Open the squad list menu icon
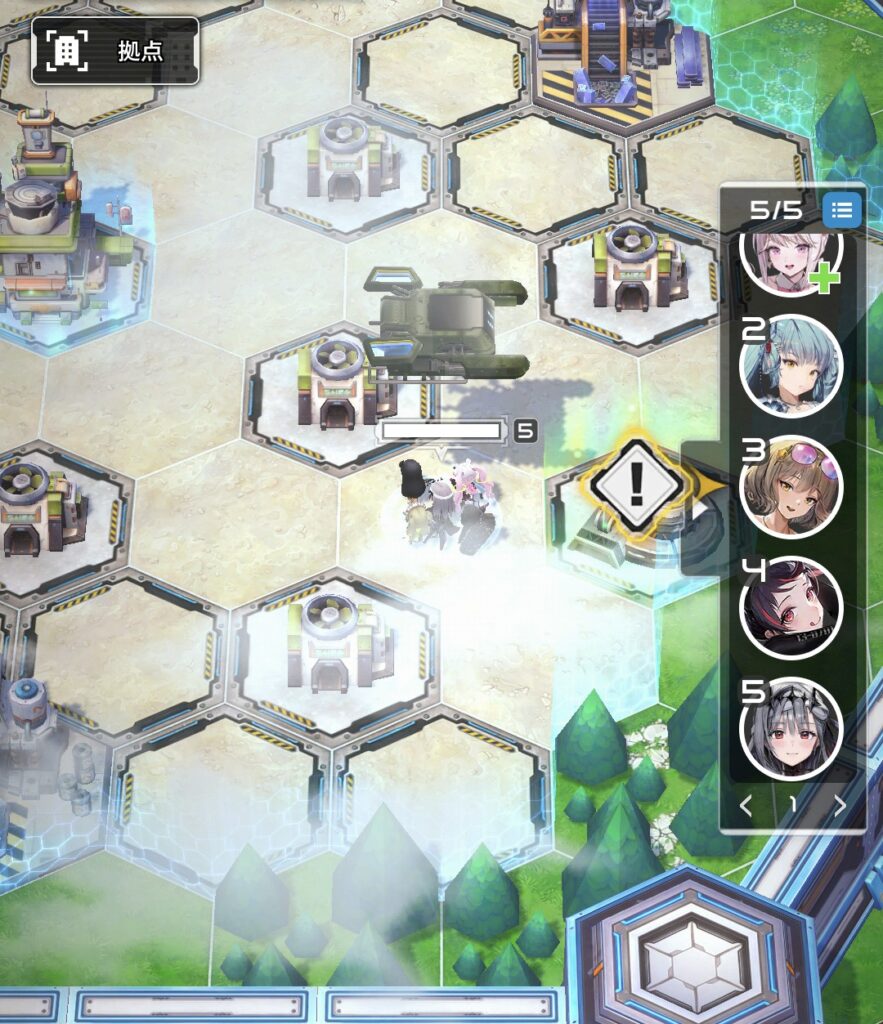 [842, 210]
